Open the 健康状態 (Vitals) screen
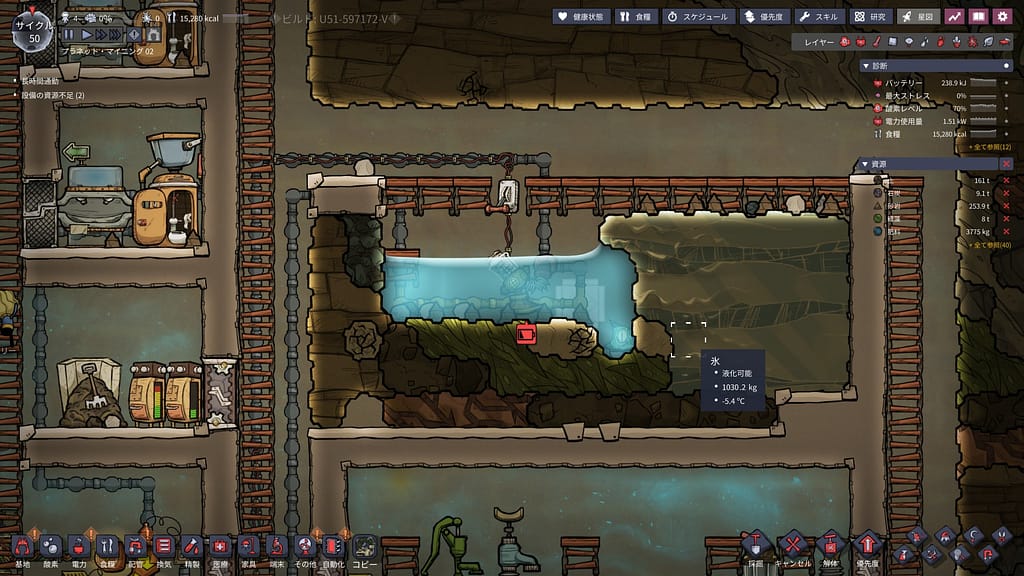The height and width of the screenshot is (576, 1024). (580, 16)
